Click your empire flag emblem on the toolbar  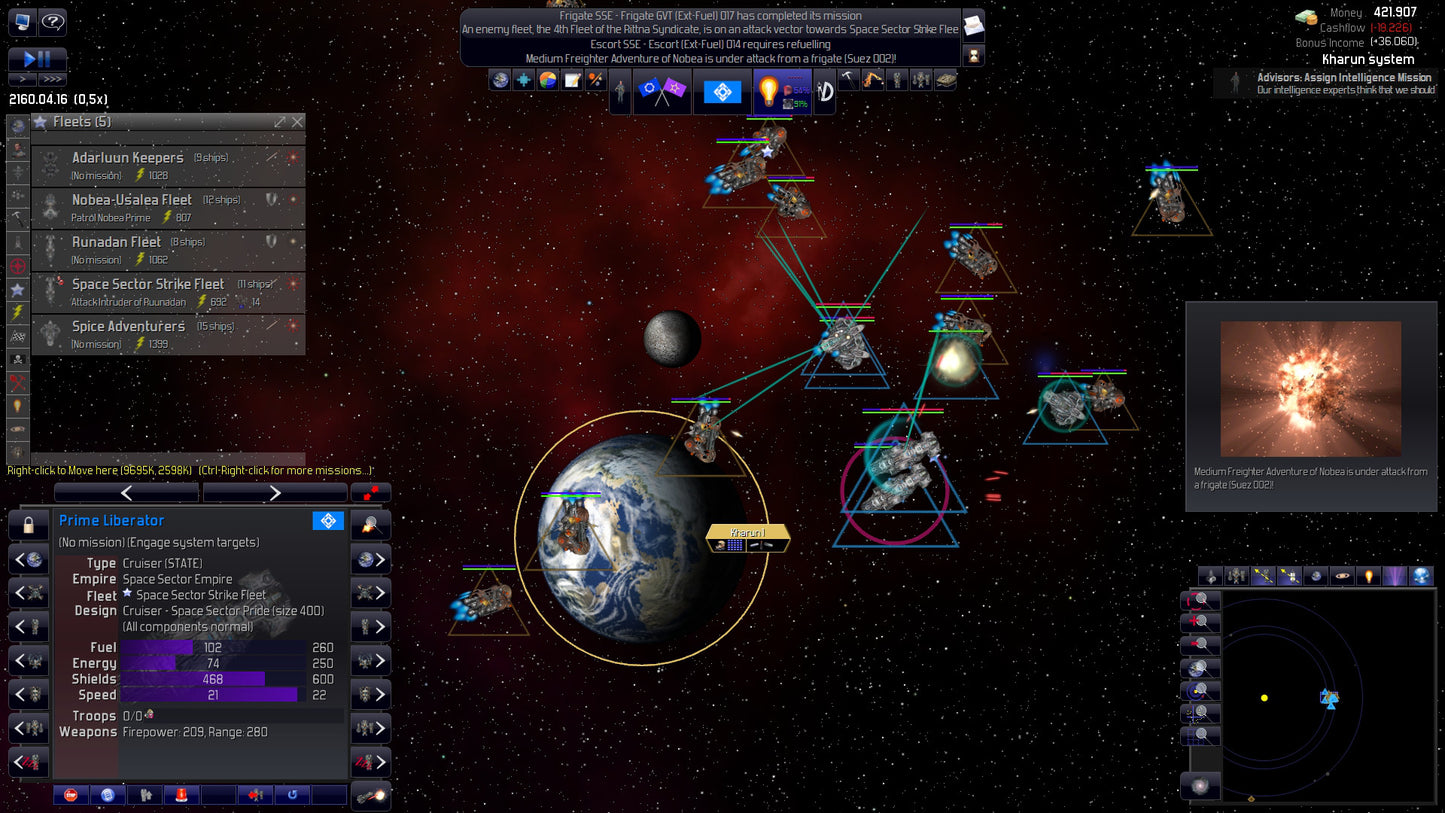pos(723,89)
